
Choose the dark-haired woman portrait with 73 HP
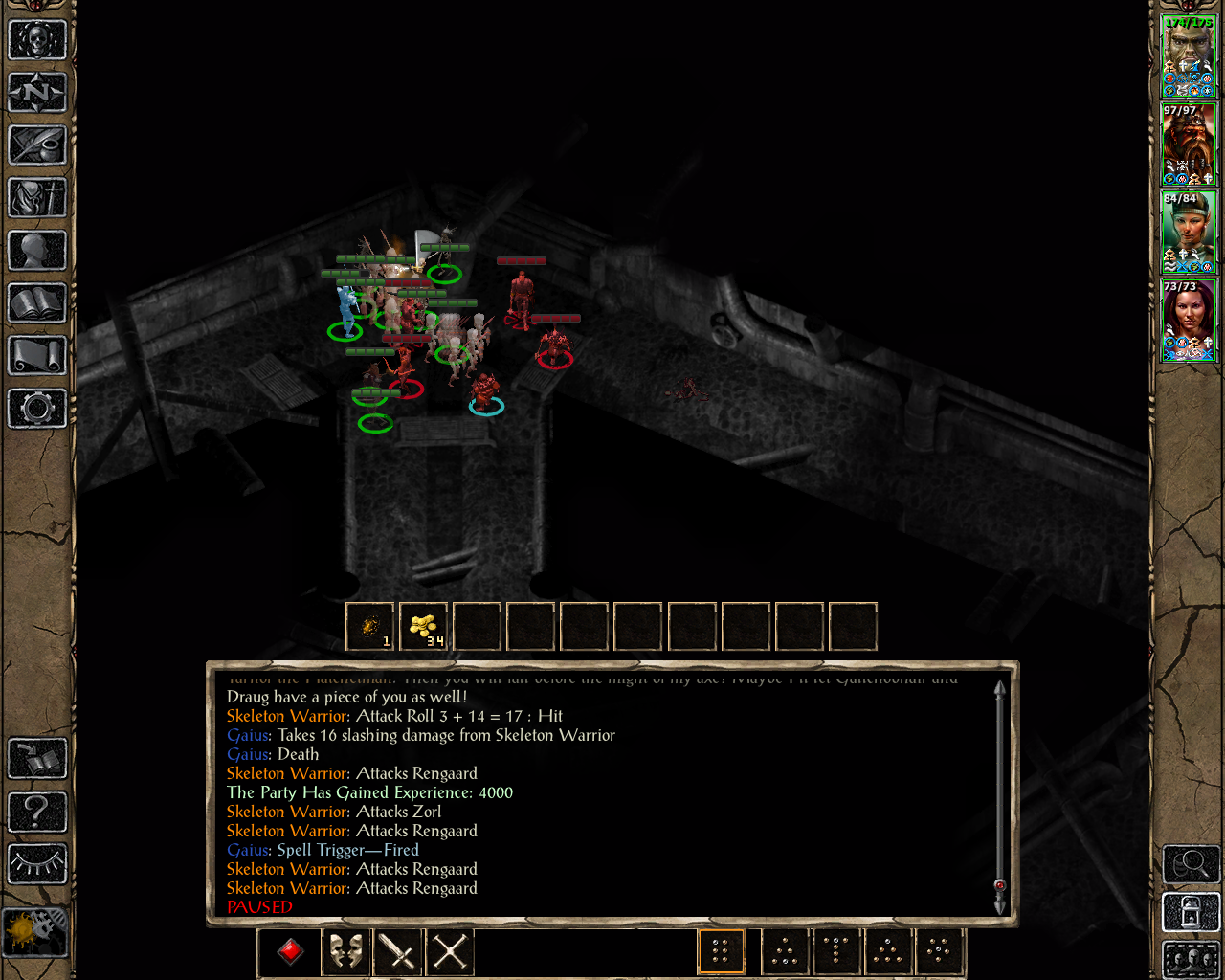click(1189, 320)
